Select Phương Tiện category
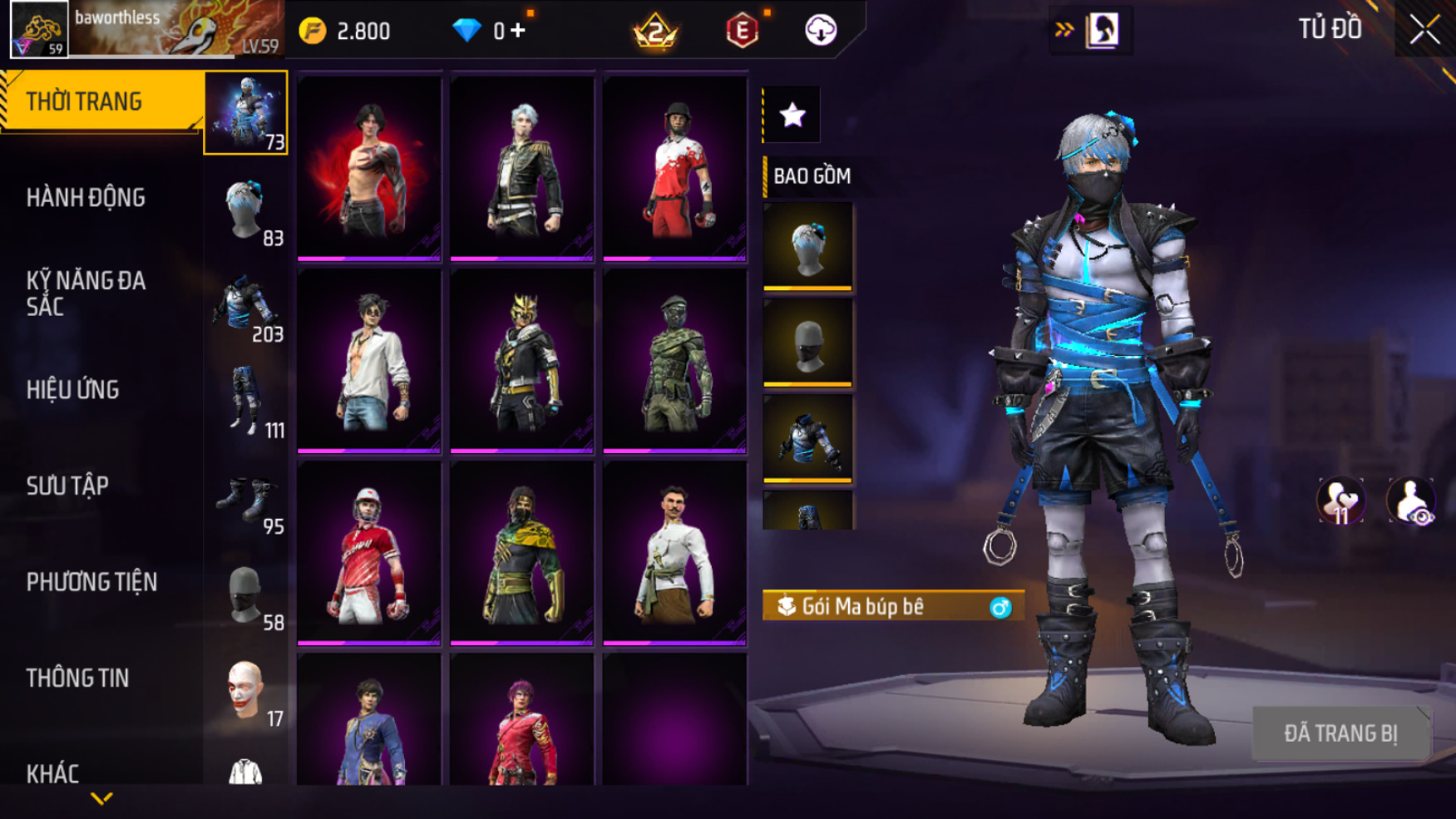 [91, 582]
